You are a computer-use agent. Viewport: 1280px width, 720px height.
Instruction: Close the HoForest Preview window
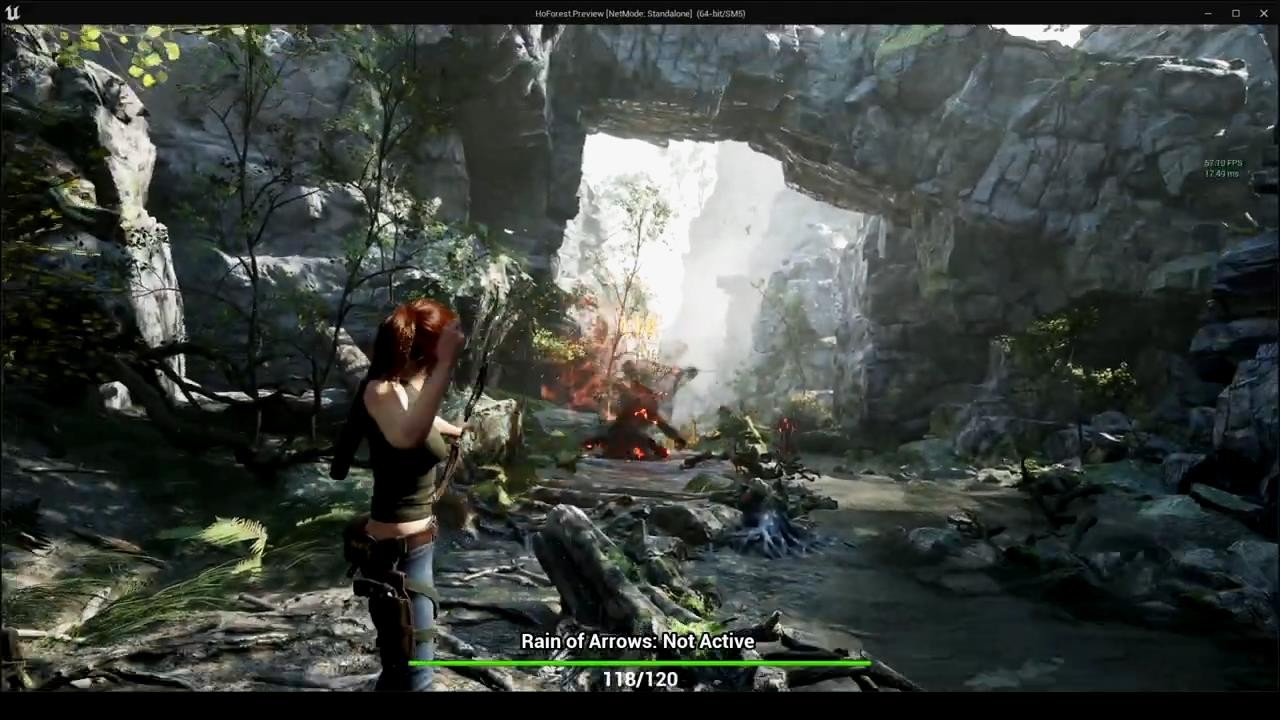[x=1264, y=13]
